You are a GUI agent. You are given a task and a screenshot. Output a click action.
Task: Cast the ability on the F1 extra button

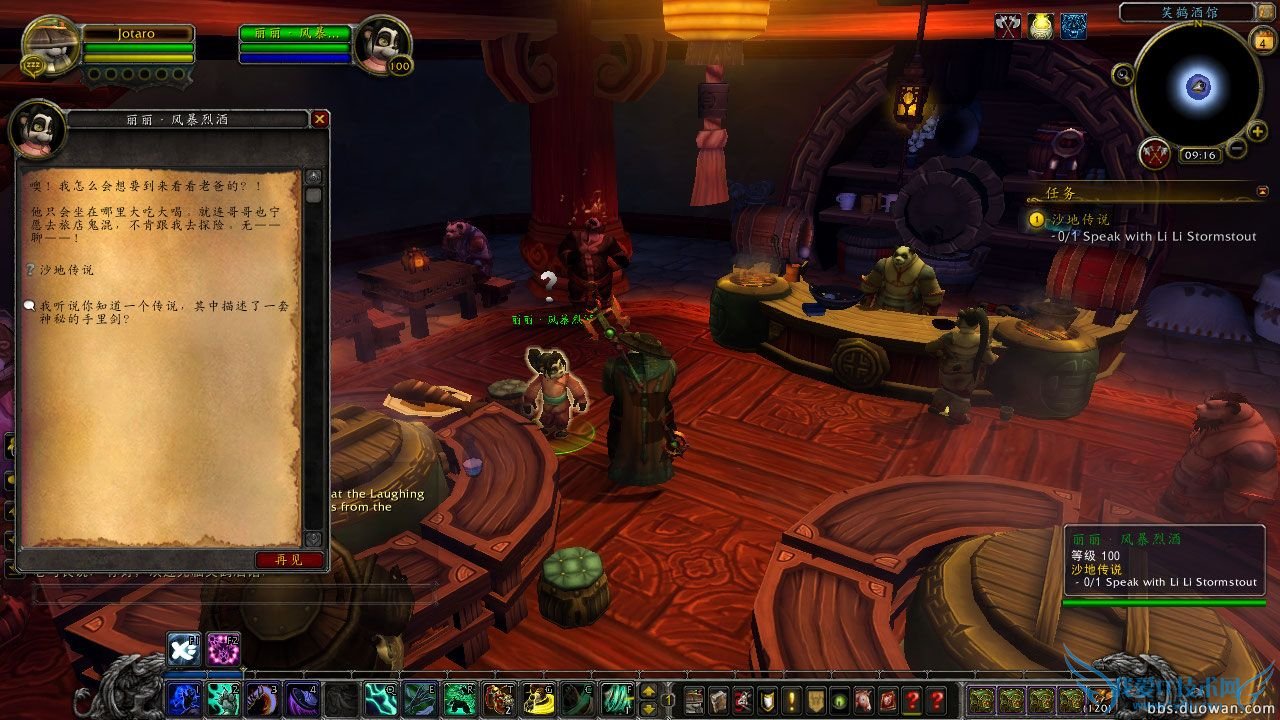[x=183, y=650]
